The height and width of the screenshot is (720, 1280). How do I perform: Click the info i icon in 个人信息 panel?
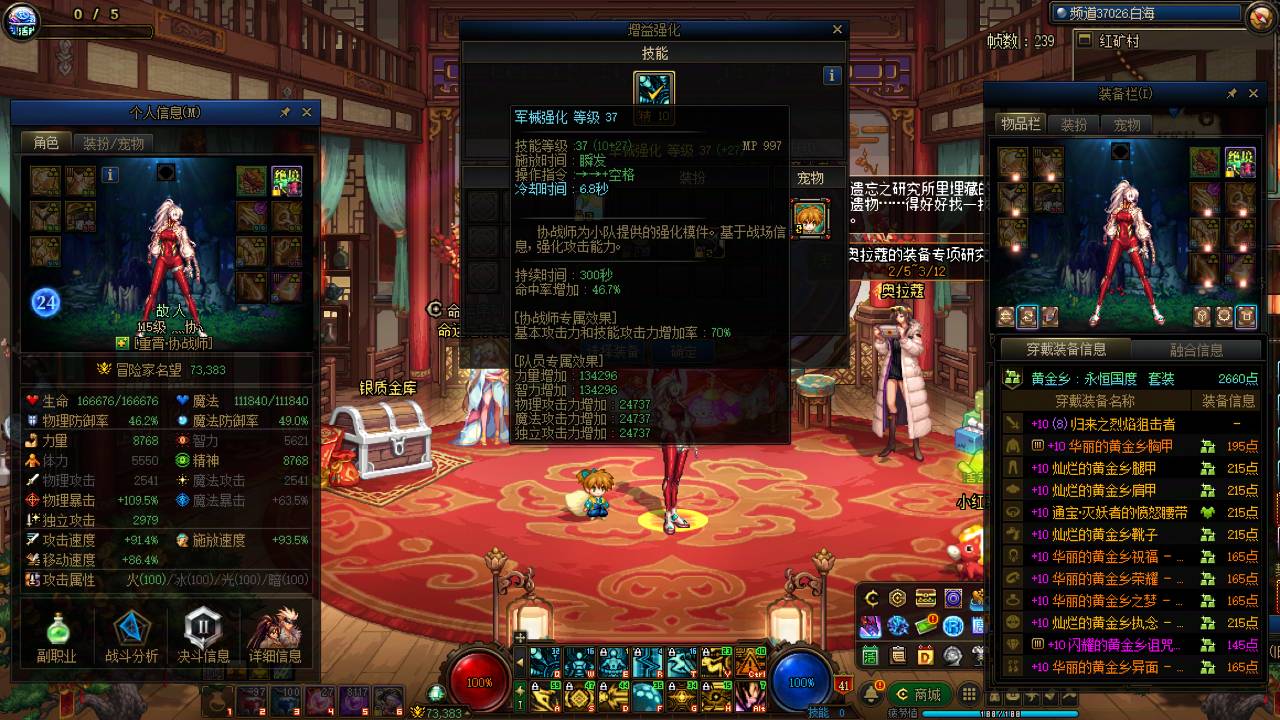[x=111, y=175]
